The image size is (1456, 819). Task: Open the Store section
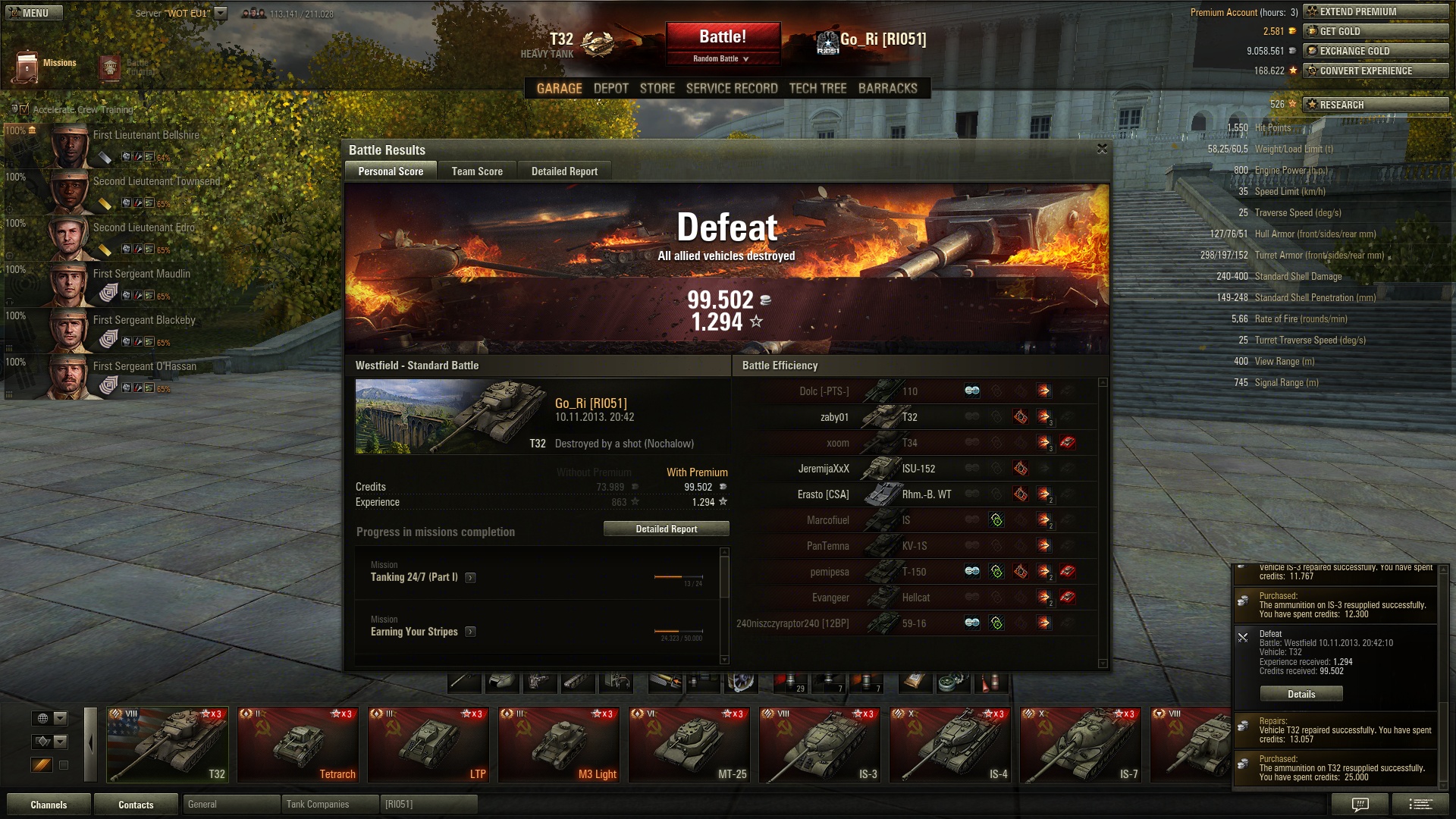657,88
